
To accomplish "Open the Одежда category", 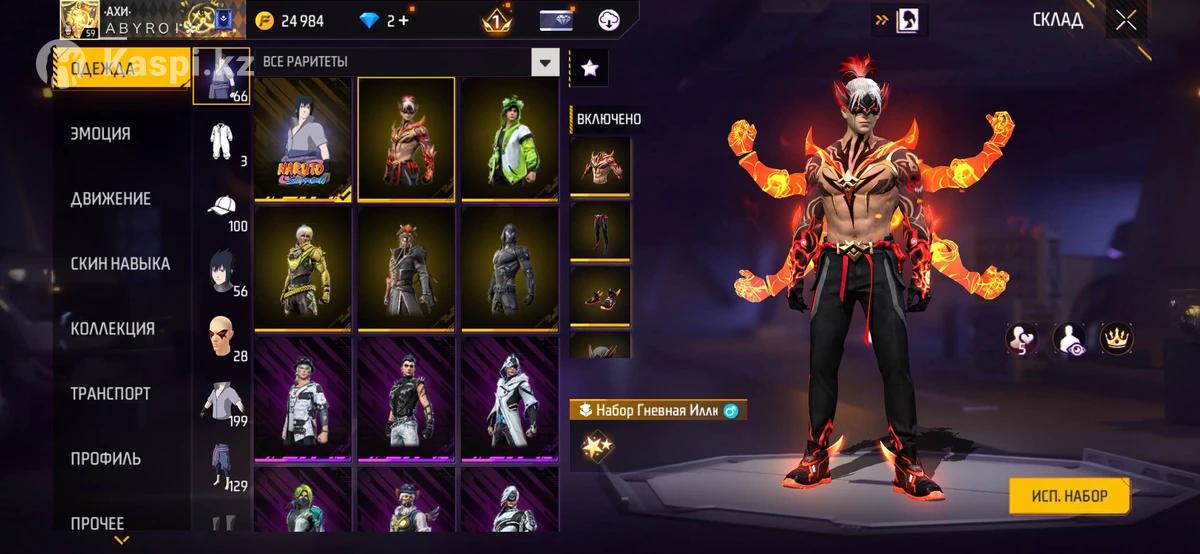I will (x=101, y=70).
